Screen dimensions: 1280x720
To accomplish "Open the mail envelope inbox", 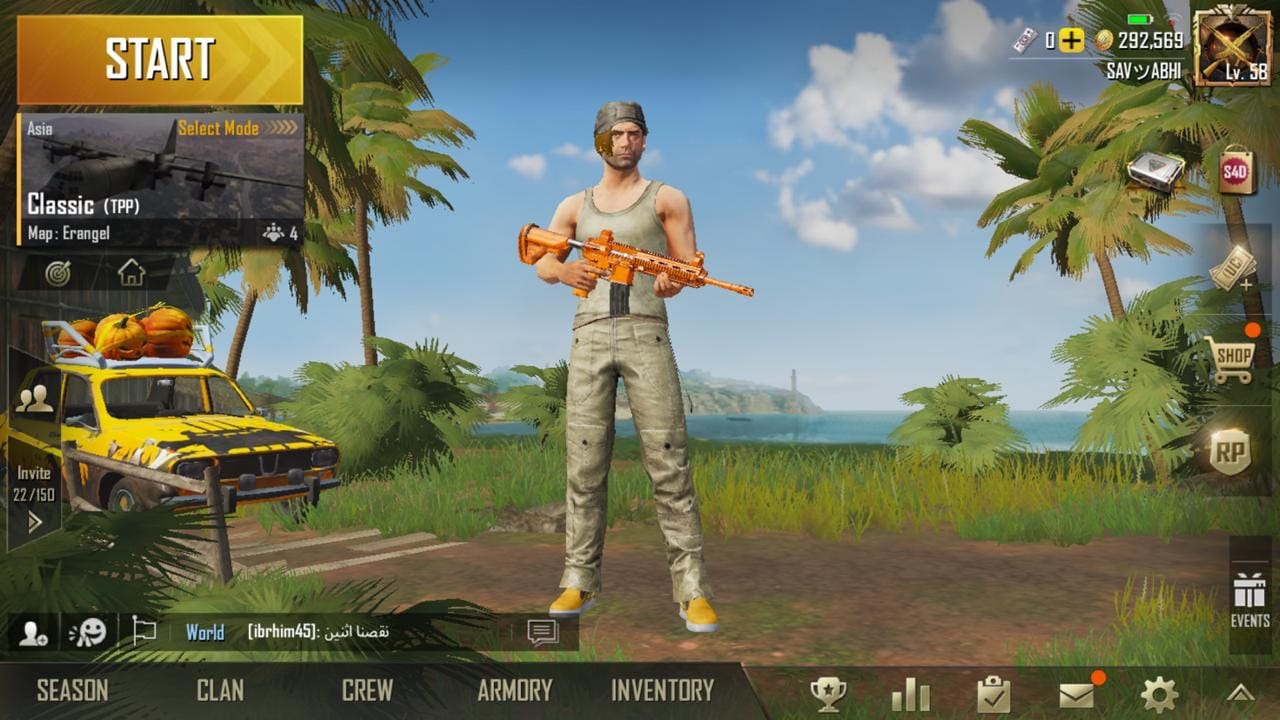I will 1077,694.
